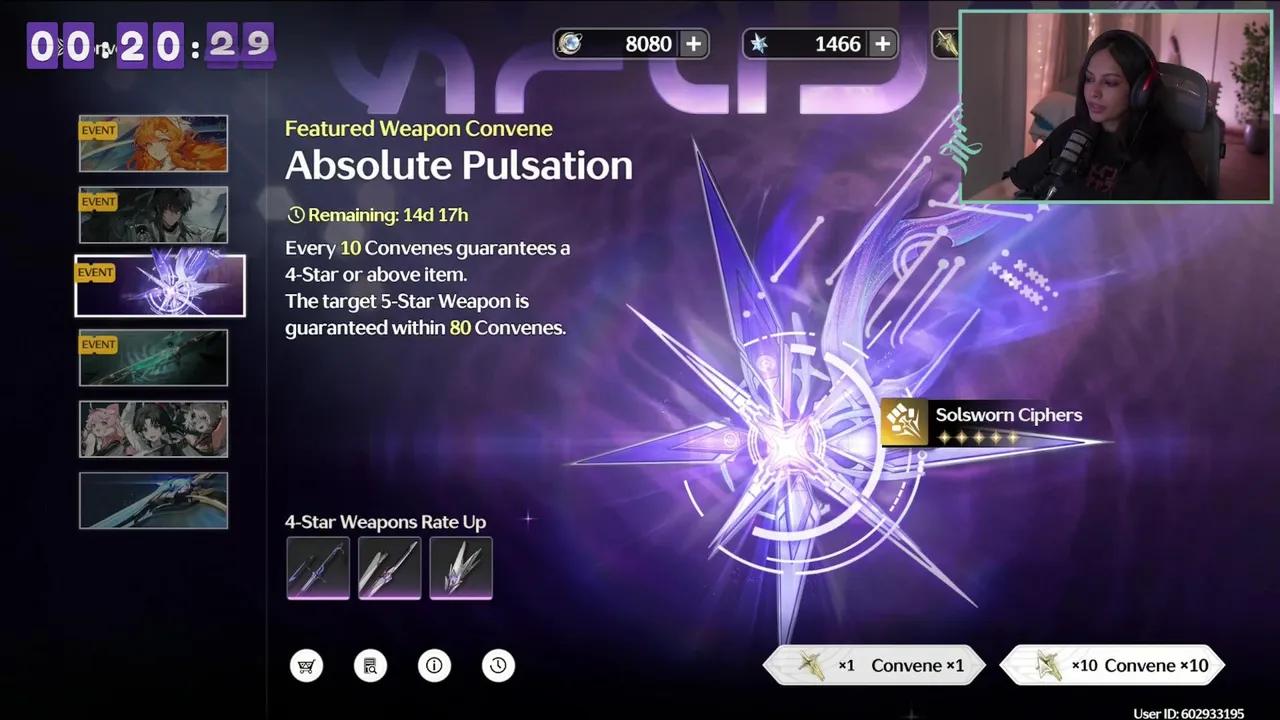Select the green weapon EVENT banner
The width and height of the screenshot is (1280, 720).
tap(152, 357)
